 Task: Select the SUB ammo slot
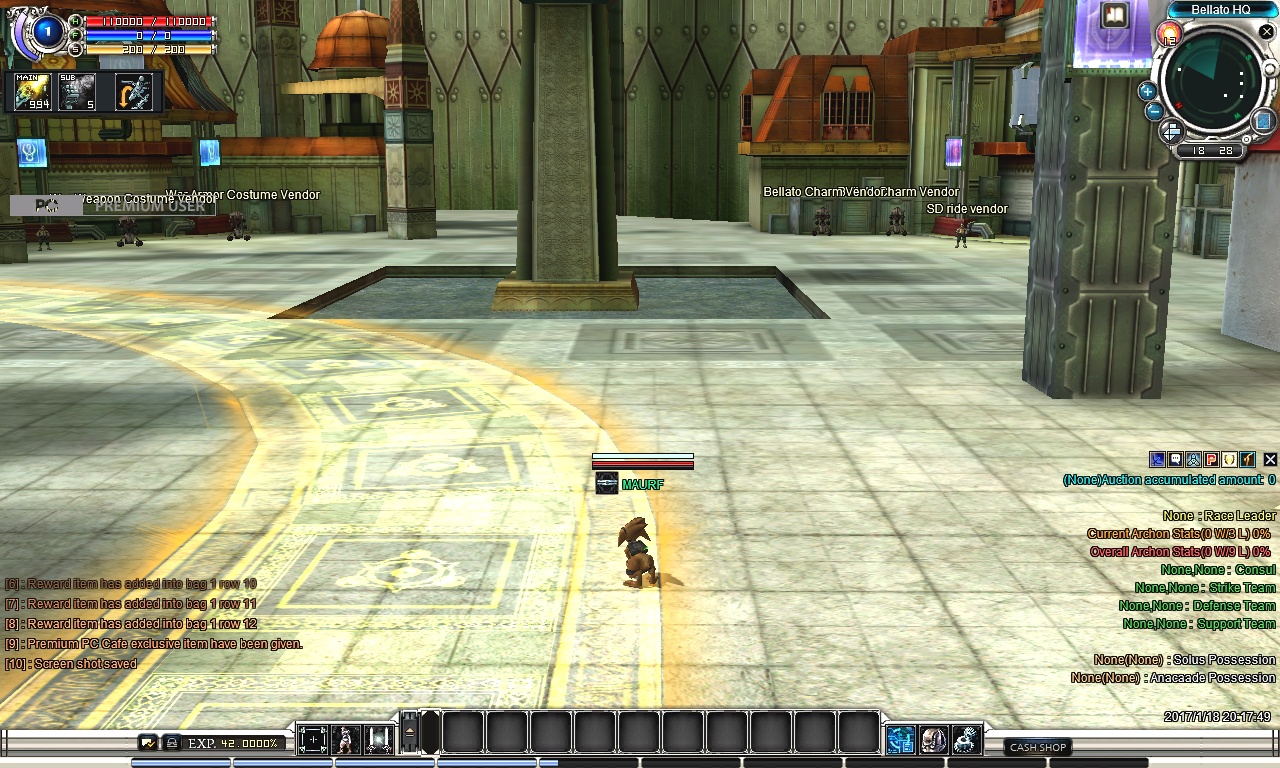click(77, 92)
